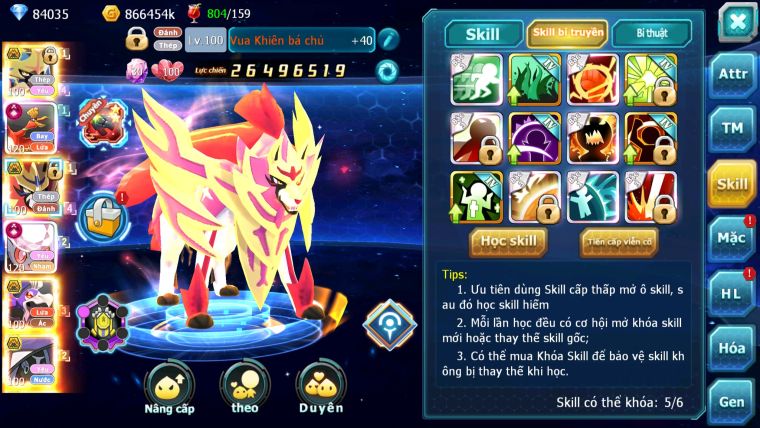The height and width of the screenshot is (428, 760).
Task: Close the skill panel with X
Action: tap(735, 22)
